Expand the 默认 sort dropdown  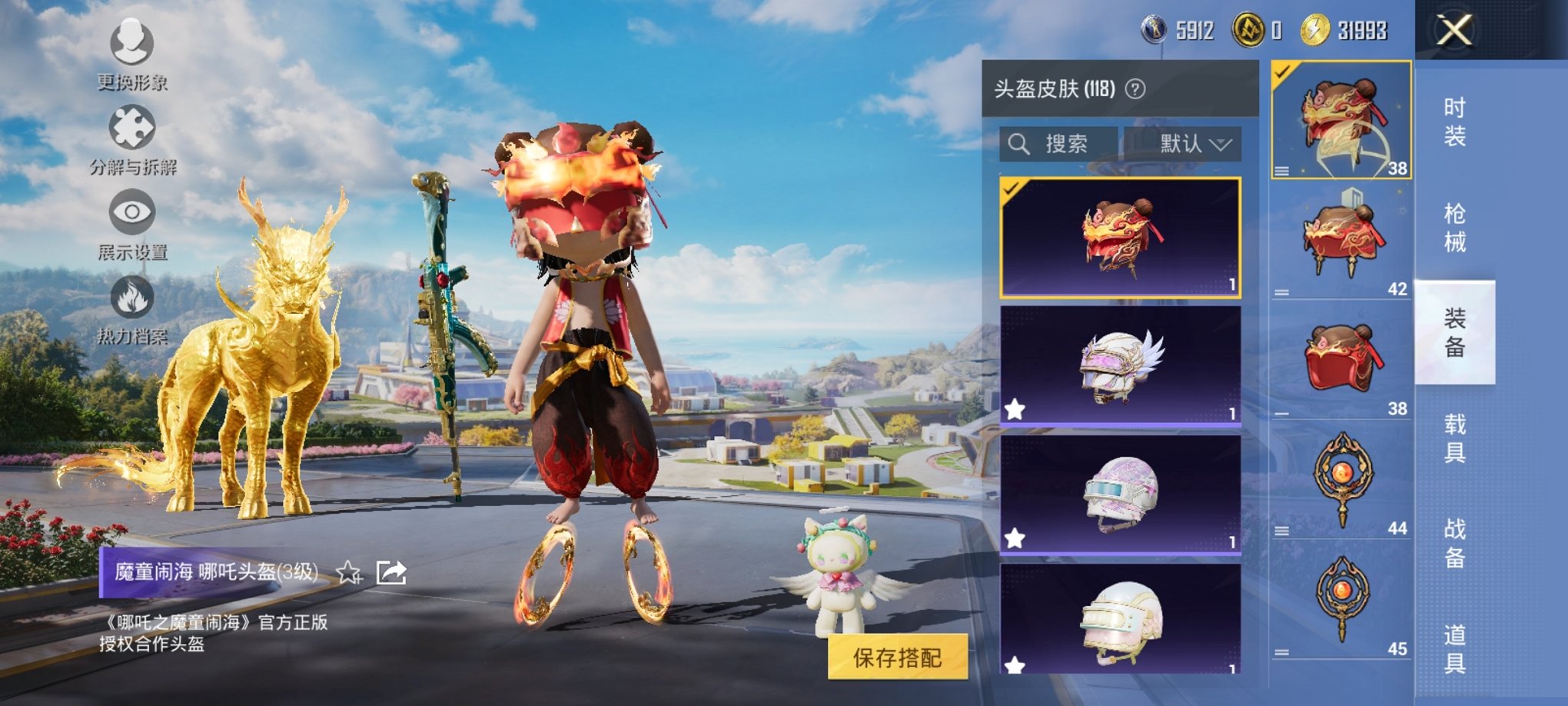point(1188,142)
